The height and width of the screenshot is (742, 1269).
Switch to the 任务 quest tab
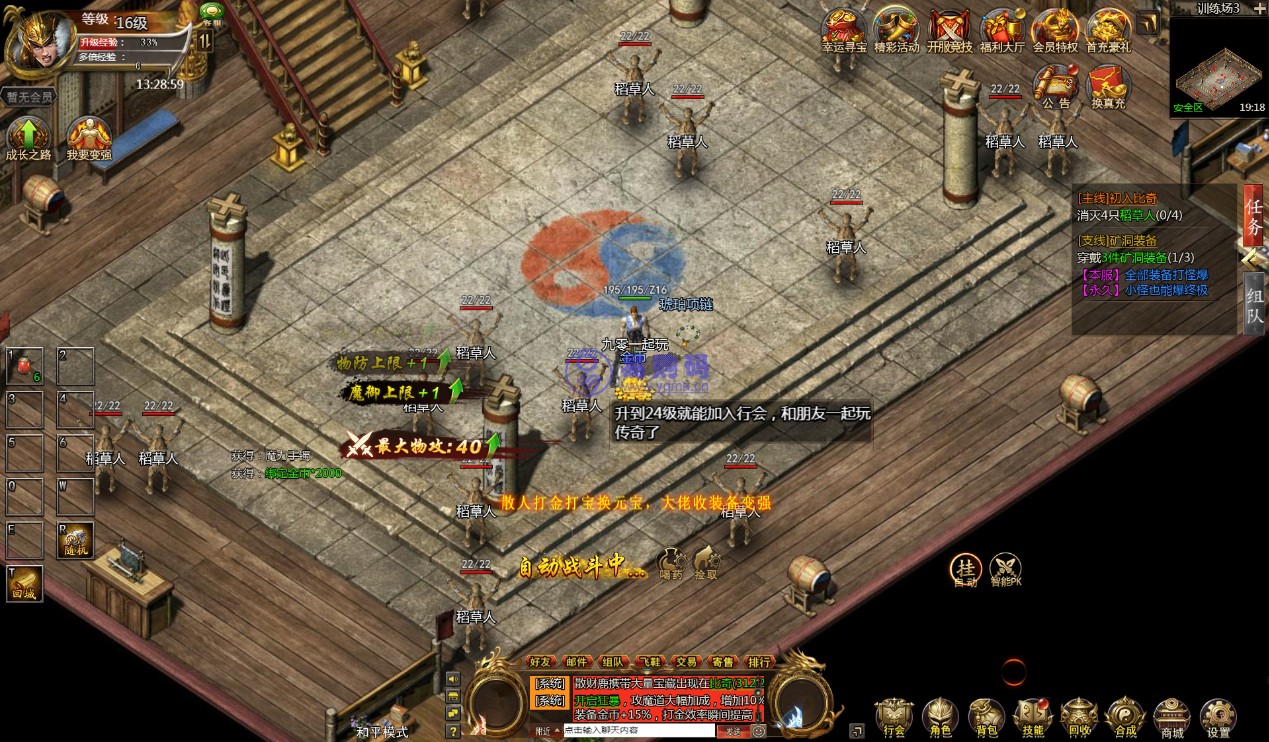[1253, 217]
